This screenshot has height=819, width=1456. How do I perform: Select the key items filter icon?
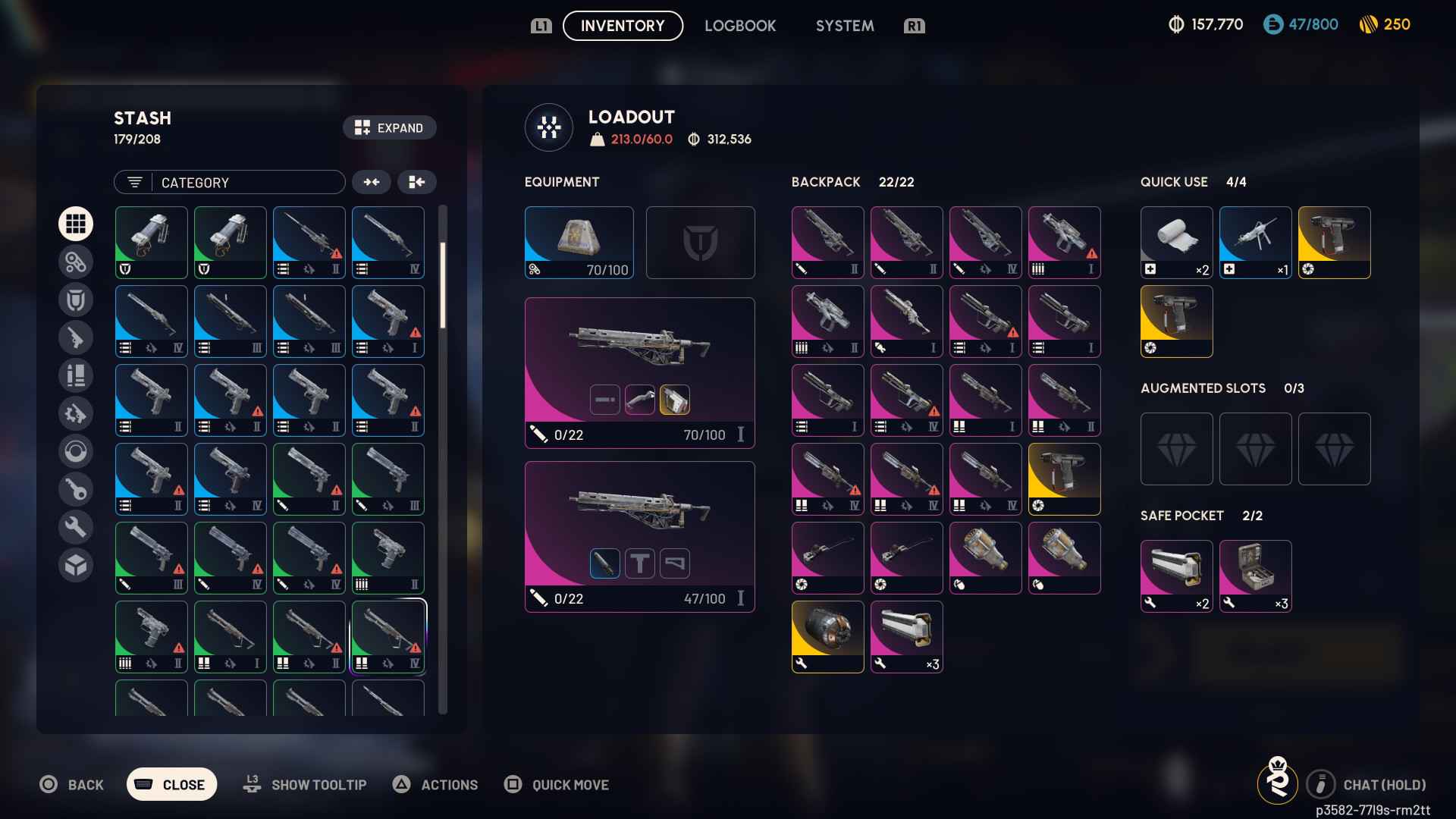point(76,489)
